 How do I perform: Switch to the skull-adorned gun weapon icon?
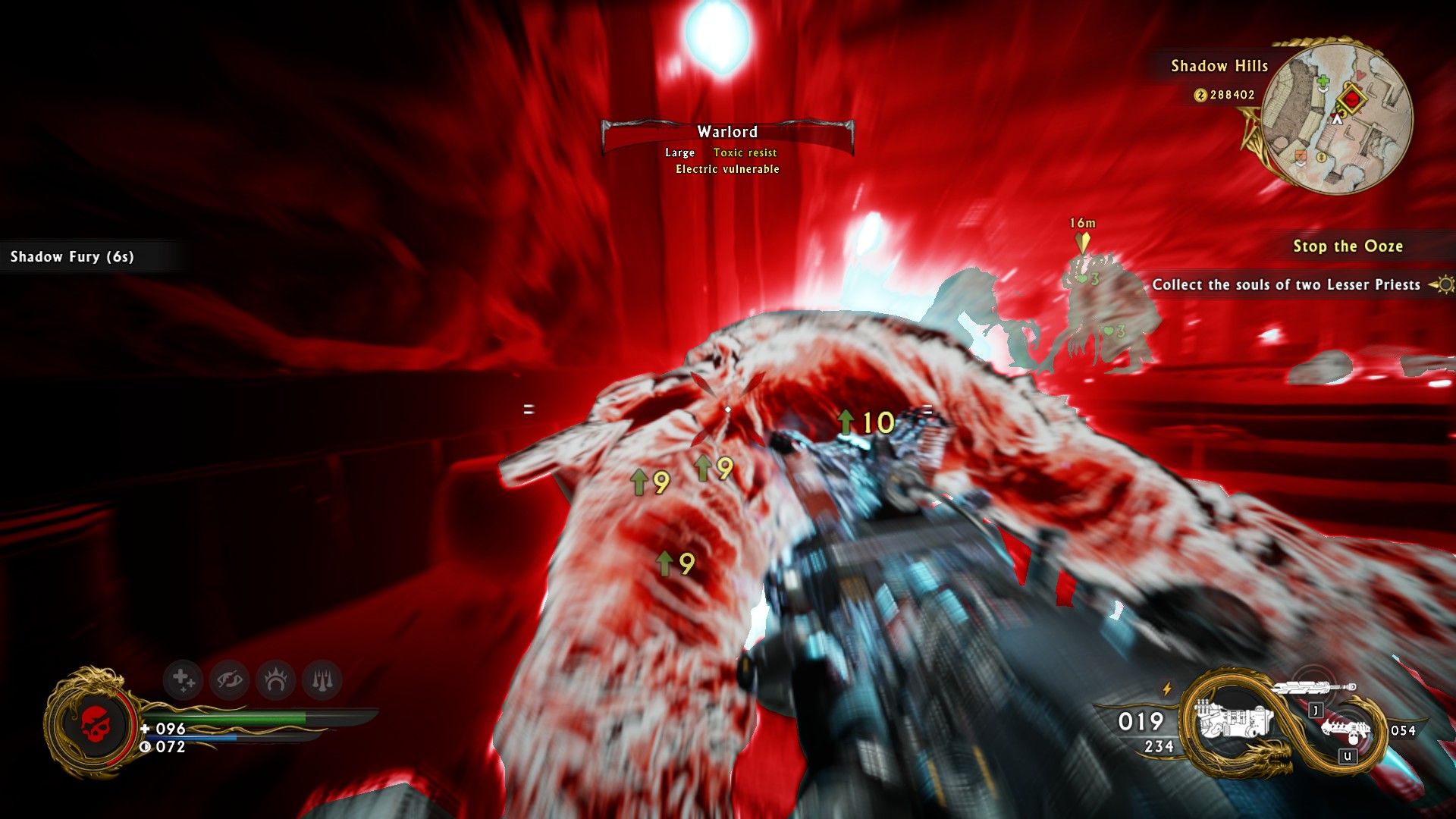[x=1347, y=731]
